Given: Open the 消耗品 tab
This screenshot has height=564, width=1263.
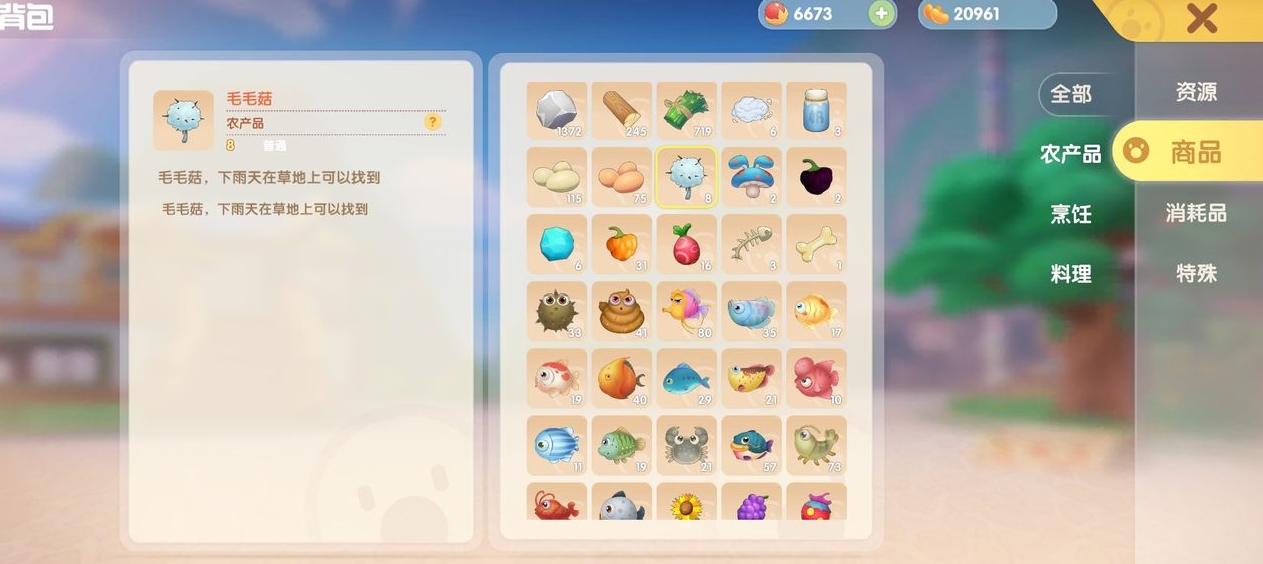Looking at the screenshot, I should (1196, 213).
